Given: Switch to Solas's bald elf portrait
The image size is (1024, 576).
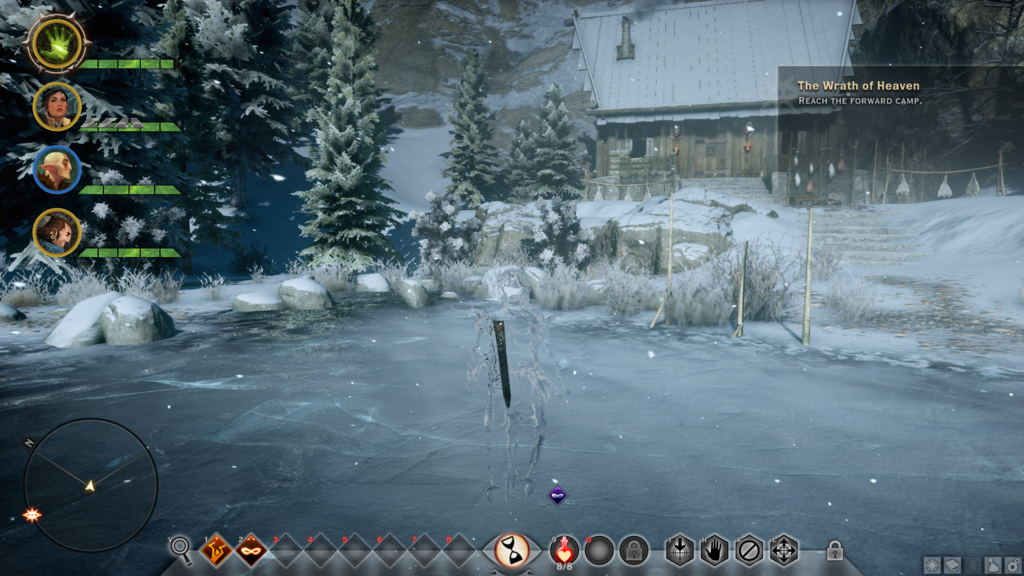Looking at the screenshot, I should tap(57, 169).
